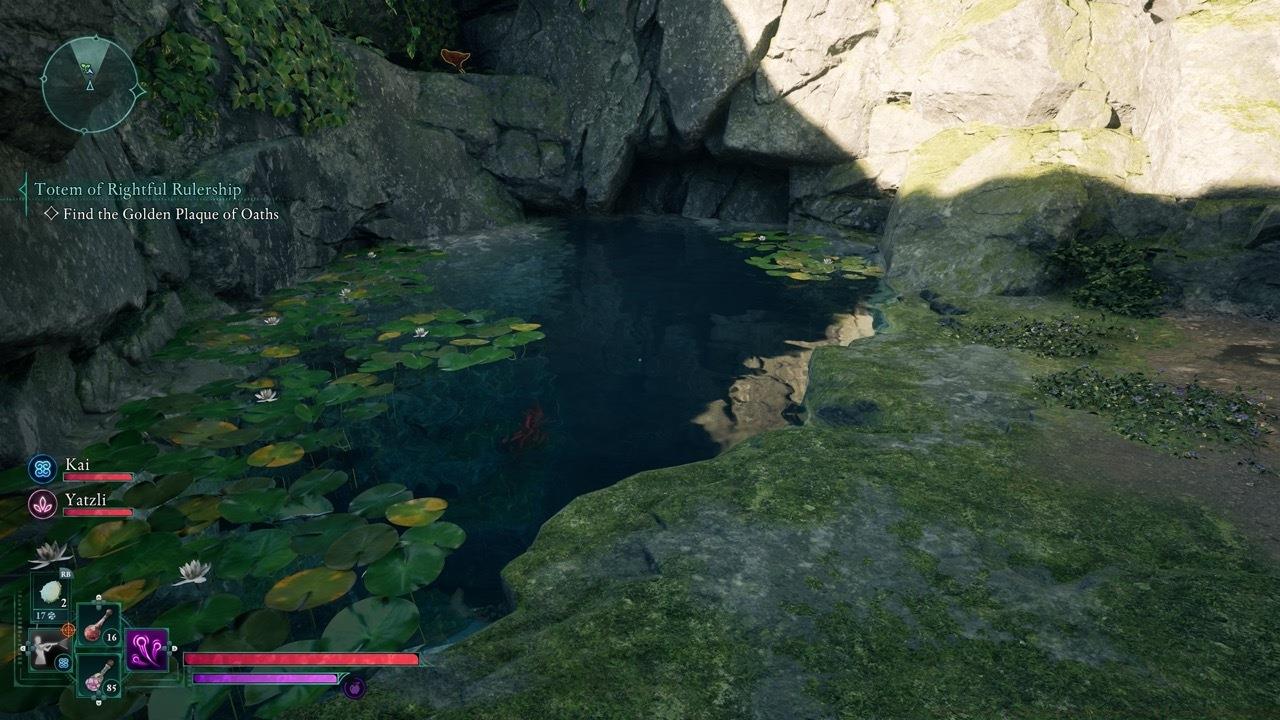Image resolution: width=1280 pixels, height=720 pixels.
Task: Click the small fruit icon beside essence bar
Action: tap(353, 688)
